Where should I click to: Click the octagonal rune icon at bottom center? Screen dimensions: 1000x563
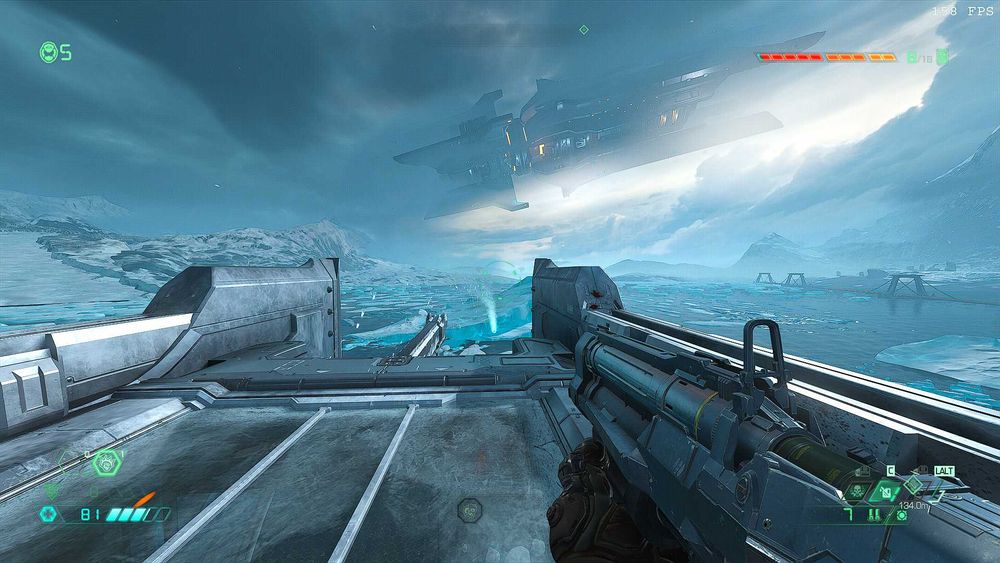468,511
